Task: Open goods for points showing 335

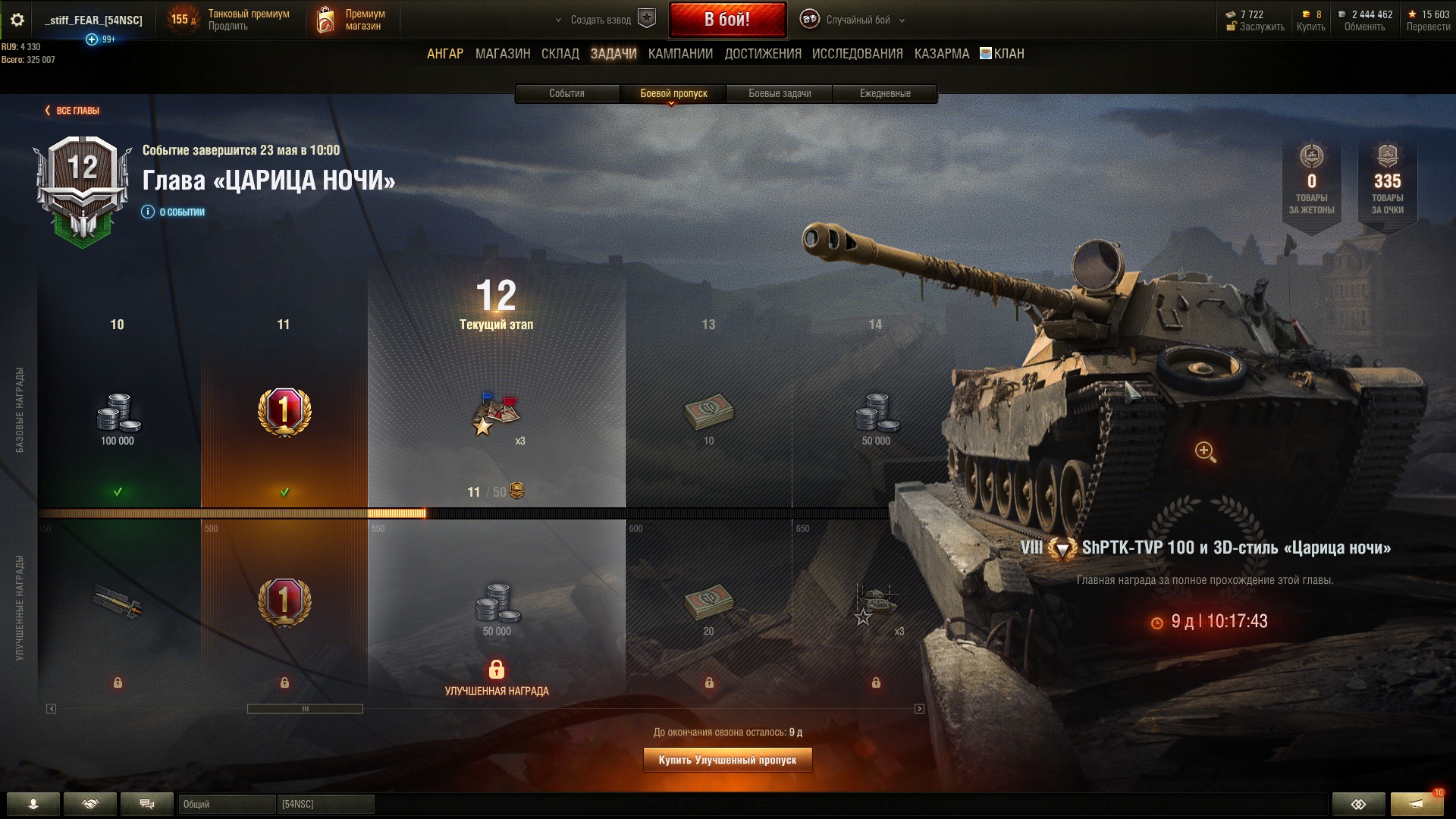Action: (x=1387, y=182)
